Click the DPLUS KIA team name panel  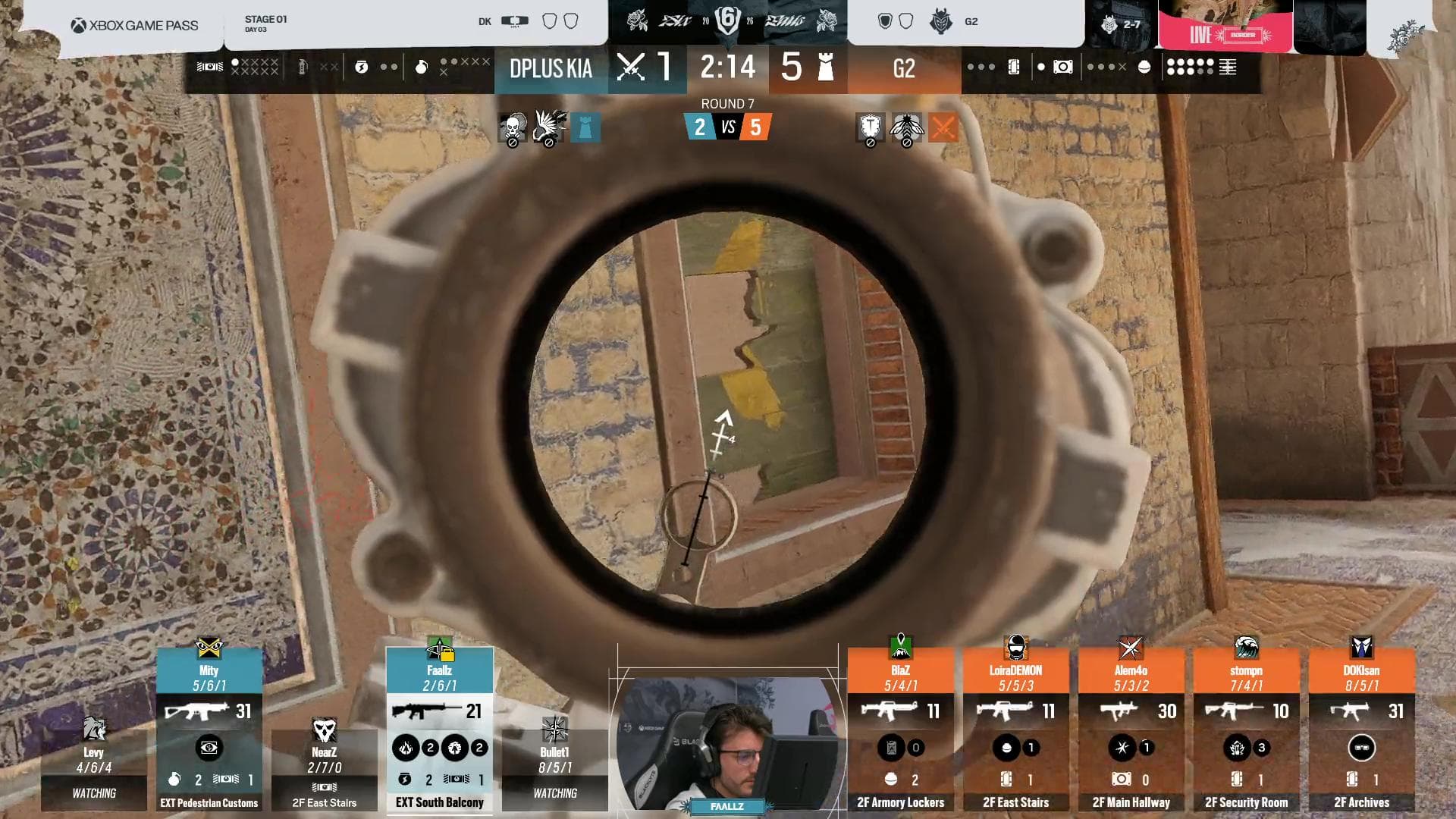tap(551, 69)
